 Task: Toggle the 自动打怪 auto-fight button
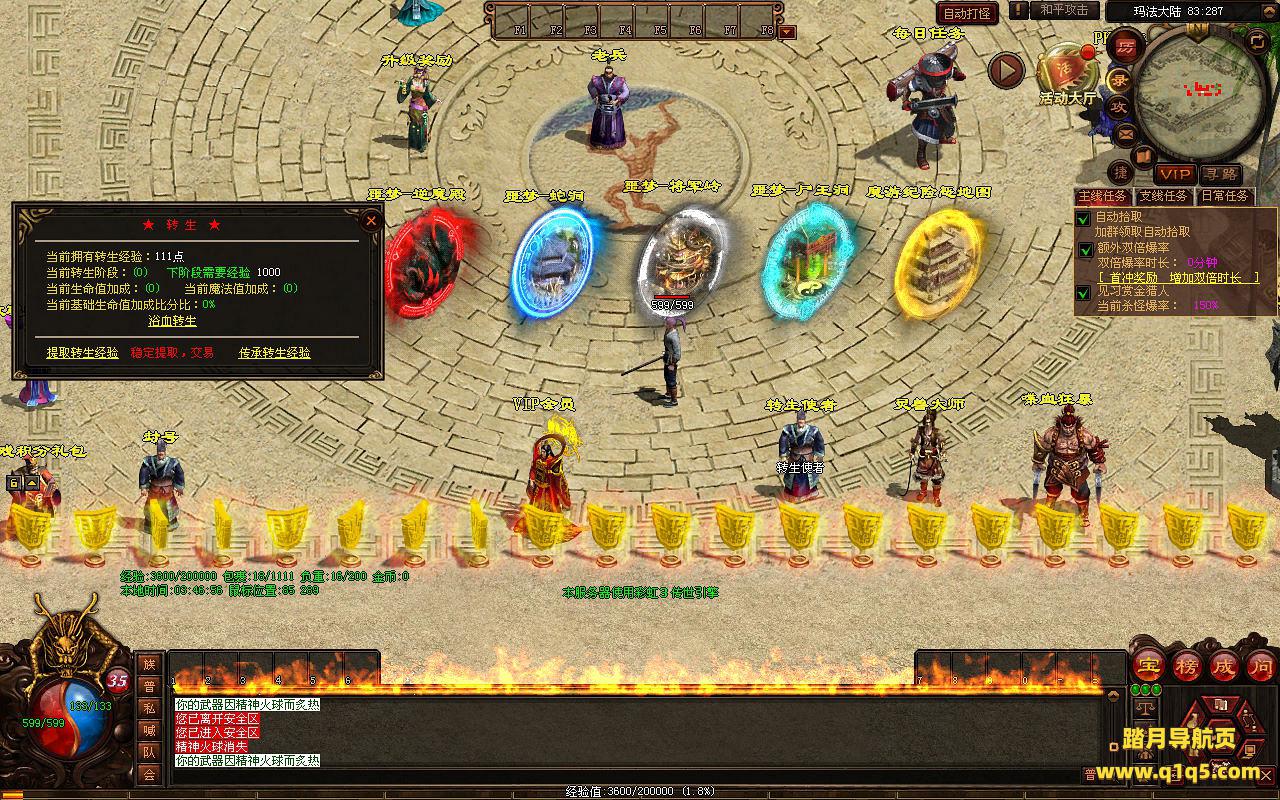(967, 13)
